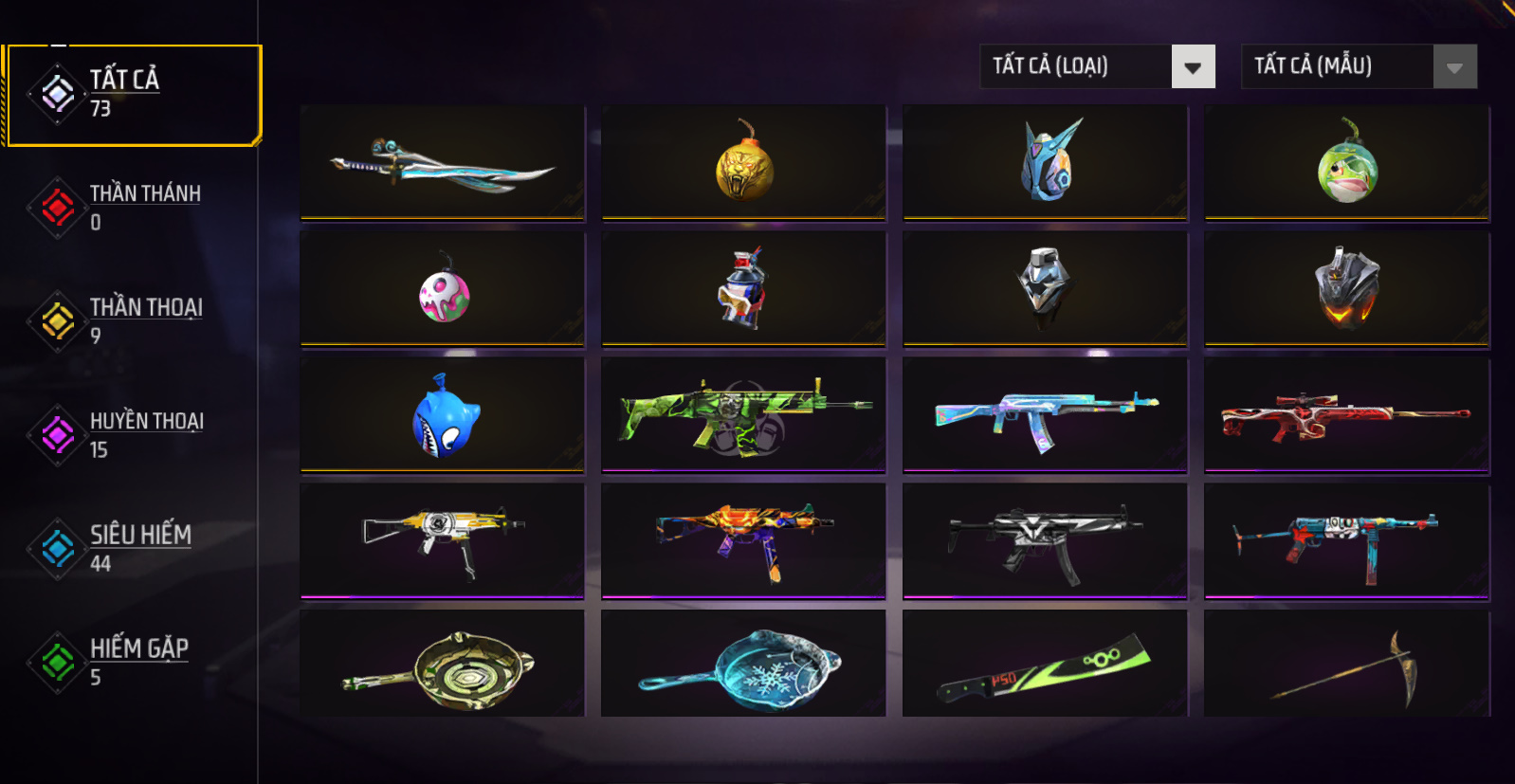Viewport: 1515px width, 784px height.
Task: Open the TẤT CẢ (LOẠI) dropdown
Action: (x=1097, y=66)
